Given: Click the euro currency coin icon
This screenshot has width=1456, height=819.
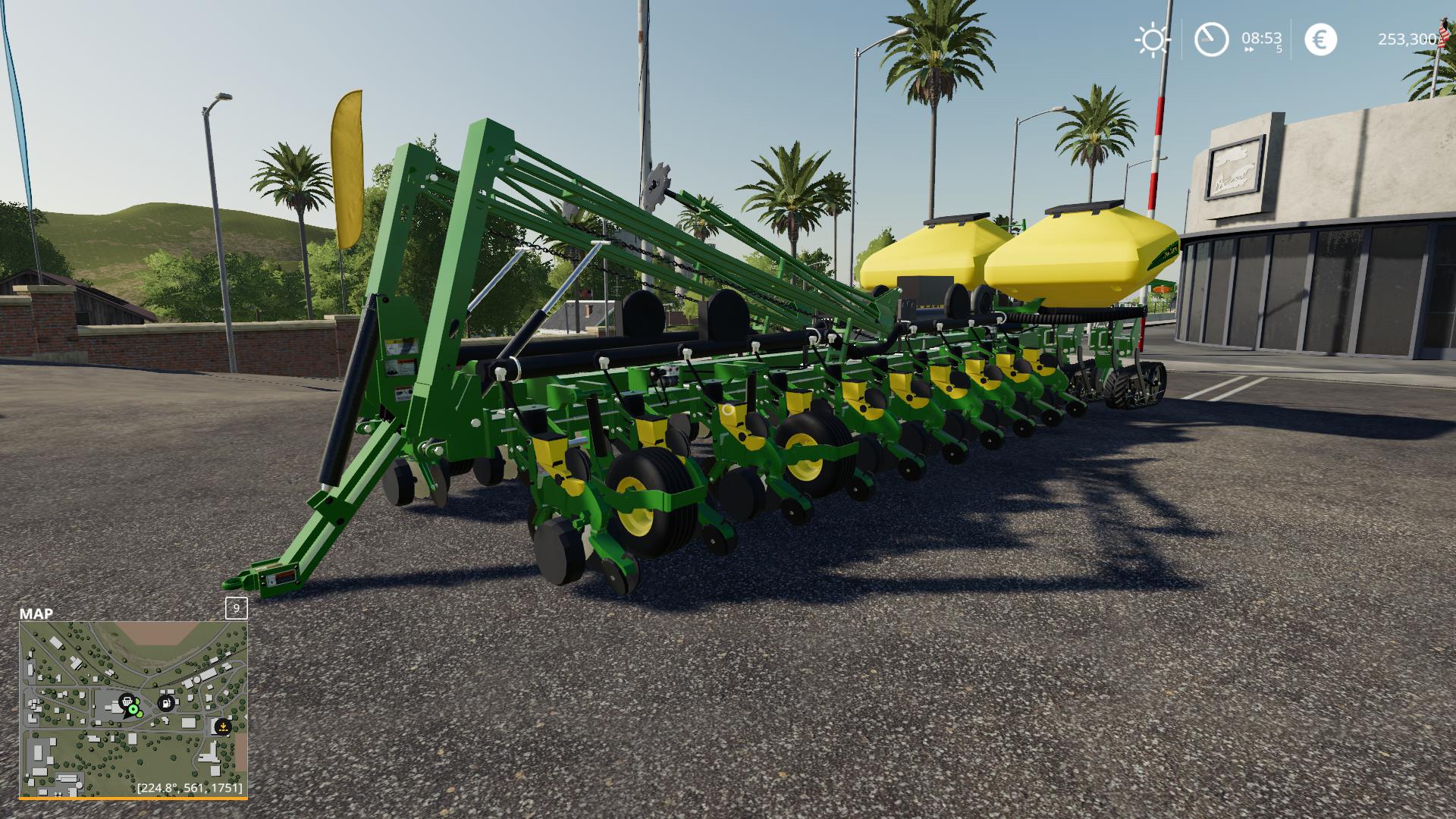Looking at the screenshot, I should click(1321, 40).
